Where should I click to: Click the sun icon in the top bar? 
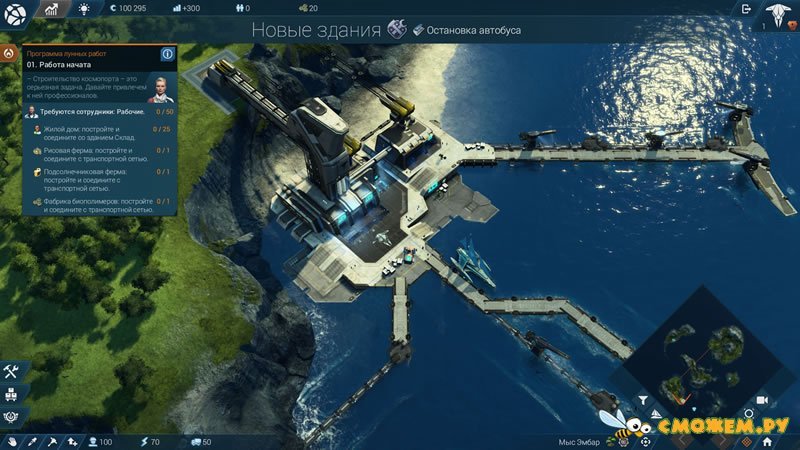click(x=84, y=9)
